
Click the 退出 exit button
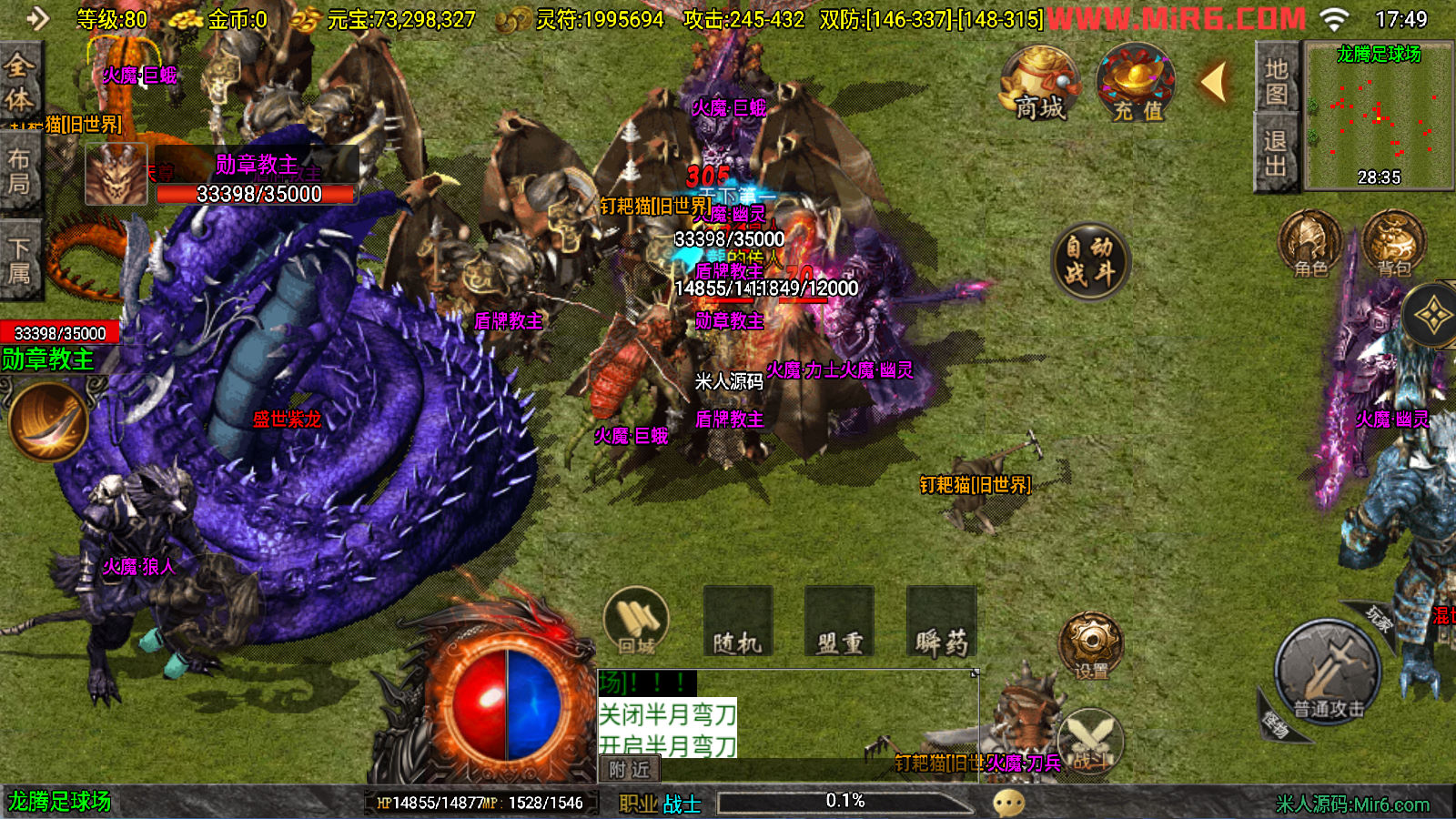pos(1276,154)
